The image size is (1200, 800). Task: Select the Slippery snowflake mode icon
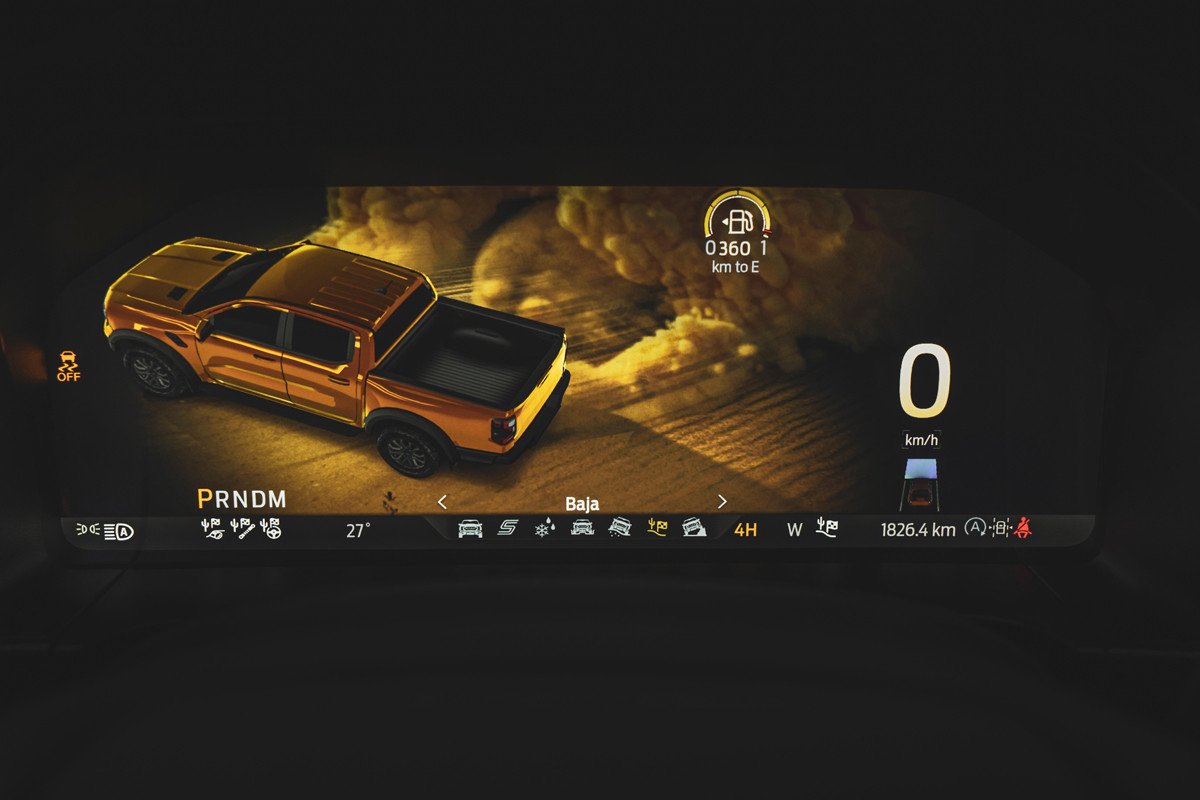pos(544,528)
